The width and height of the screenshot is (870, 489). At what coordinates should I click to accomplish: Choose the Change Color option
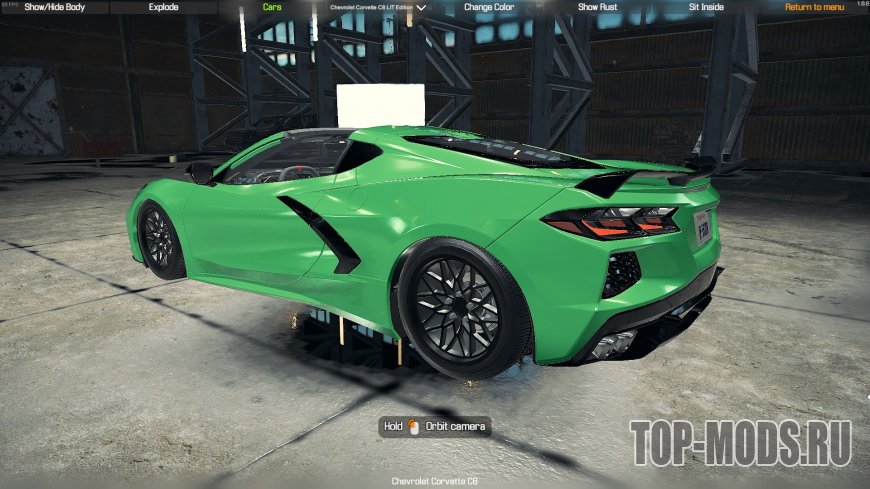click(489, 7)
